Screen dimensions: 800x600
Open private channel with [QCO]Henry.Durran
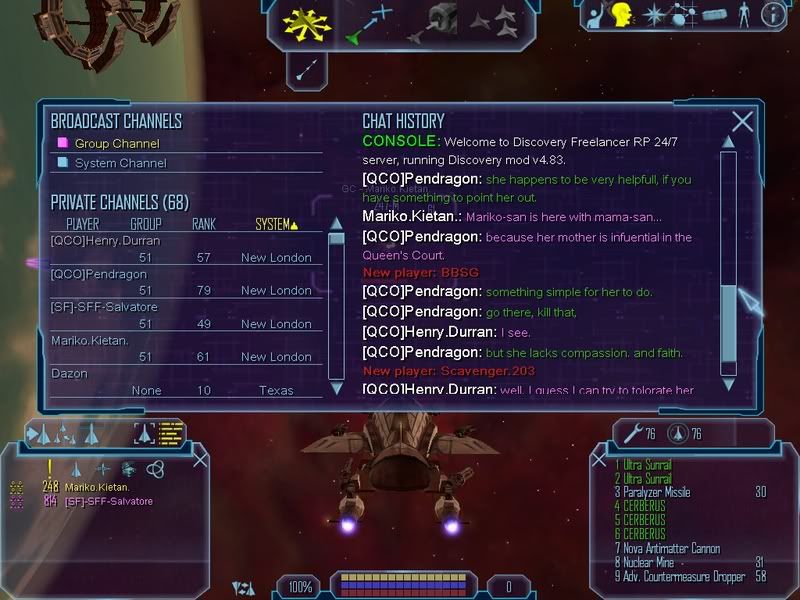tap(105, 240)
